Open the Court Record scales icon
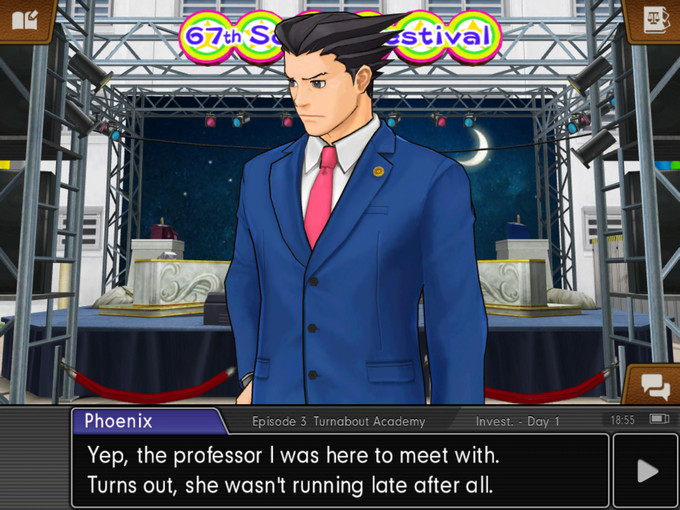Viewport: 680px width, 510px height. tap(654, 19)
